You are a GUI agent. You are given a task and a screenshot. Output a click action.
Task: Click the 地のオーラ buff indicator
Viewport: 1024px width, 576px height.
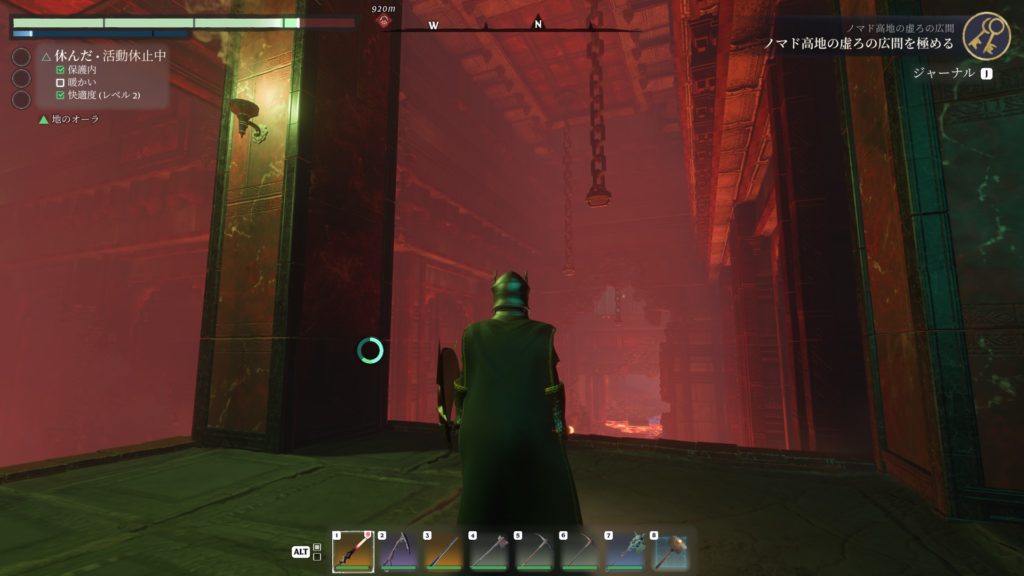pos(69,119)
